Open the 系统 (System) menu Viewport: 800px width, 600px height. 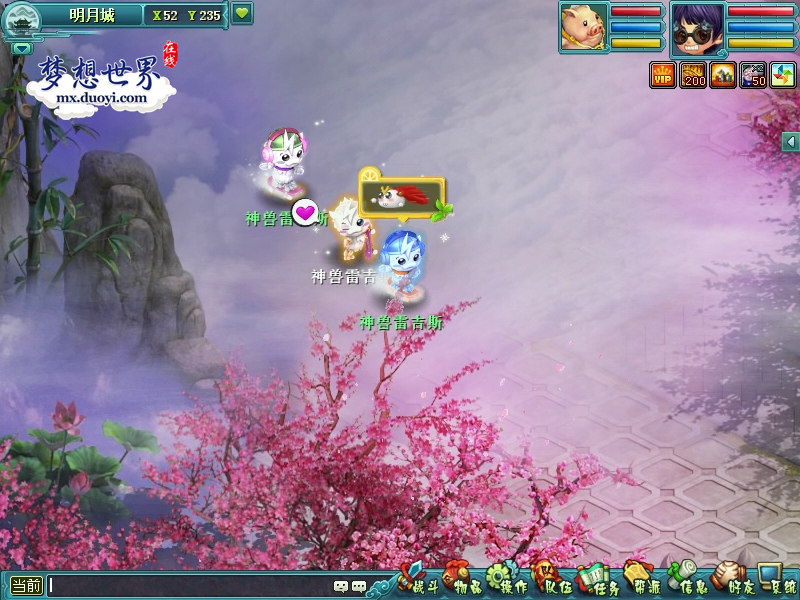pyautogui.click(x=778, y=580)
